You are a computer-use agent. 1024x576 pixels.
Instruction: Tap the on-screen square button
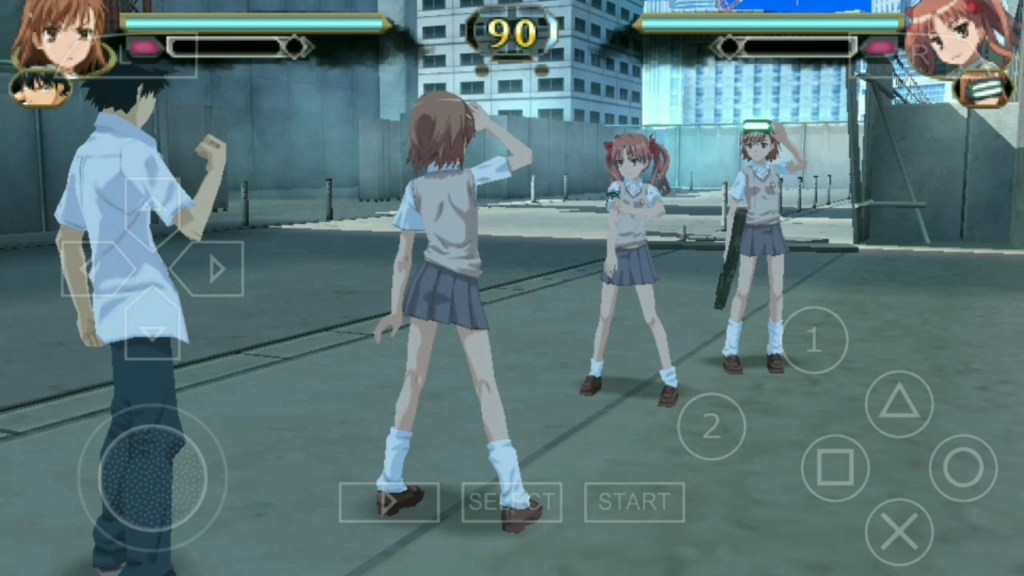(x=835, y=467)
